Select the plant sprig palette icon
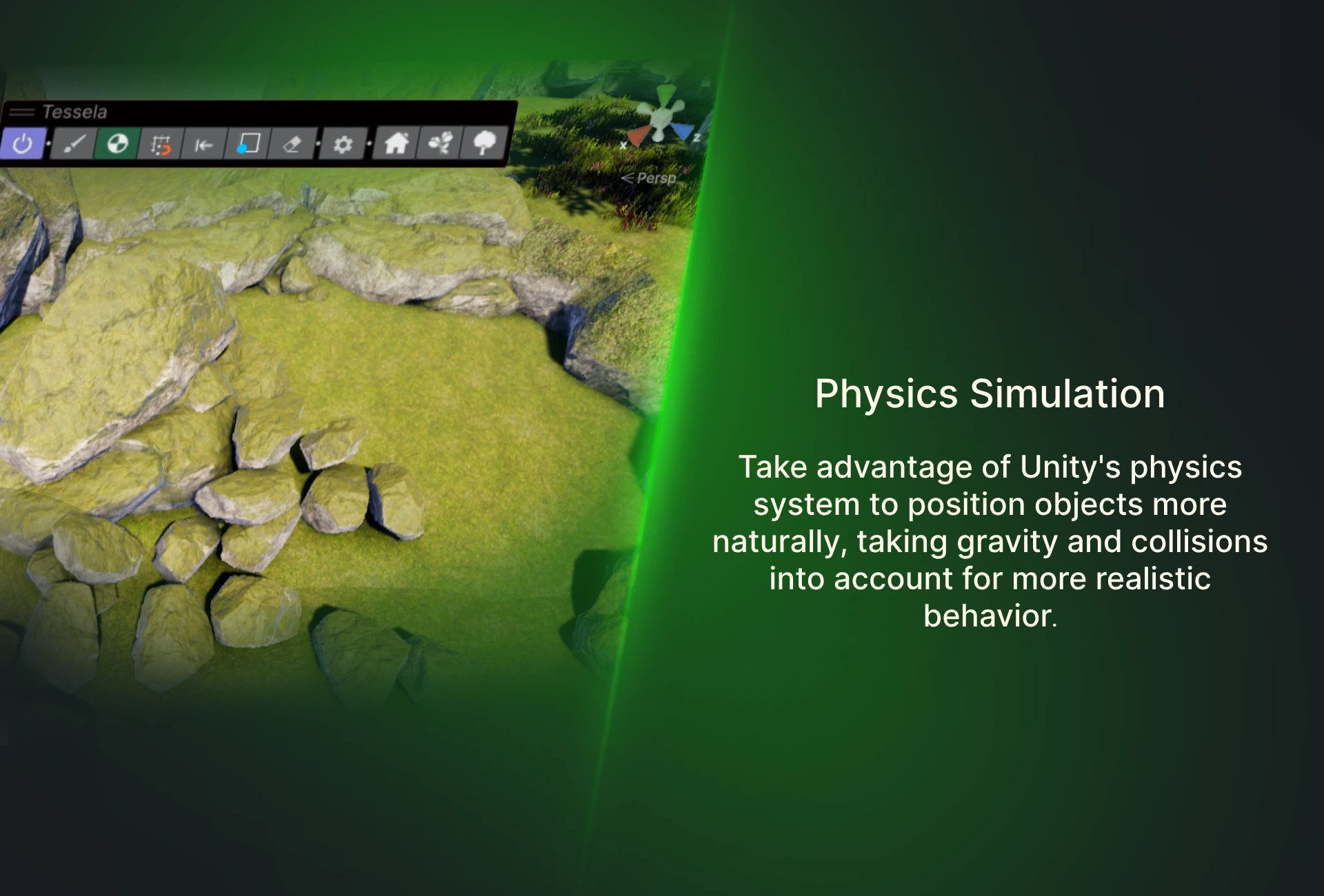This screenshot has width=1324, height=896. (441, 143)
